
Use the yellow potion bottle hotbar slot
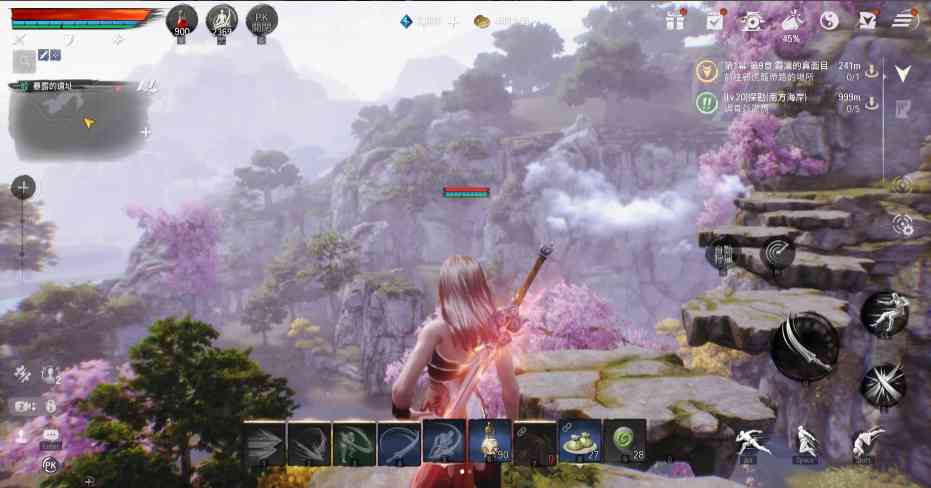click(x=490, y=440)
